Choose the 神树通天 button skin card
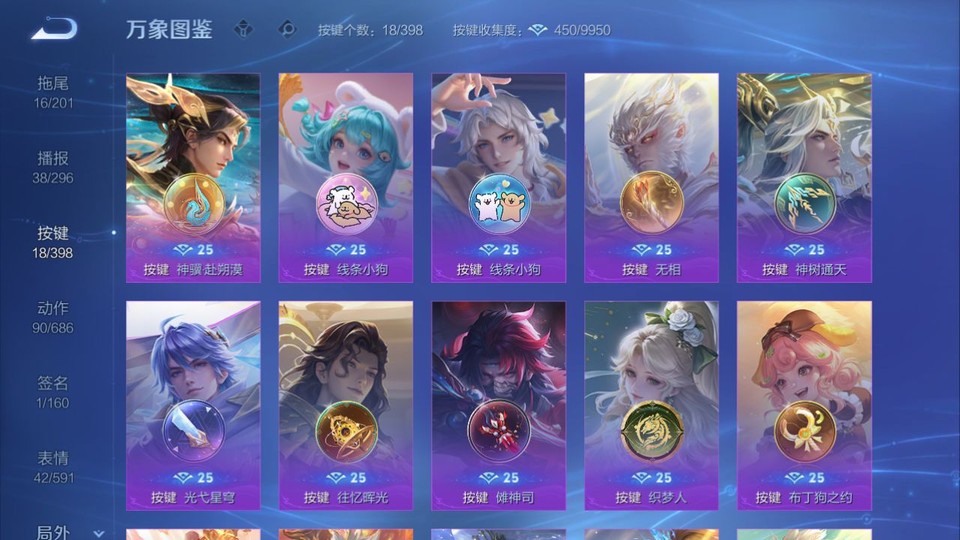 point(804,178)
